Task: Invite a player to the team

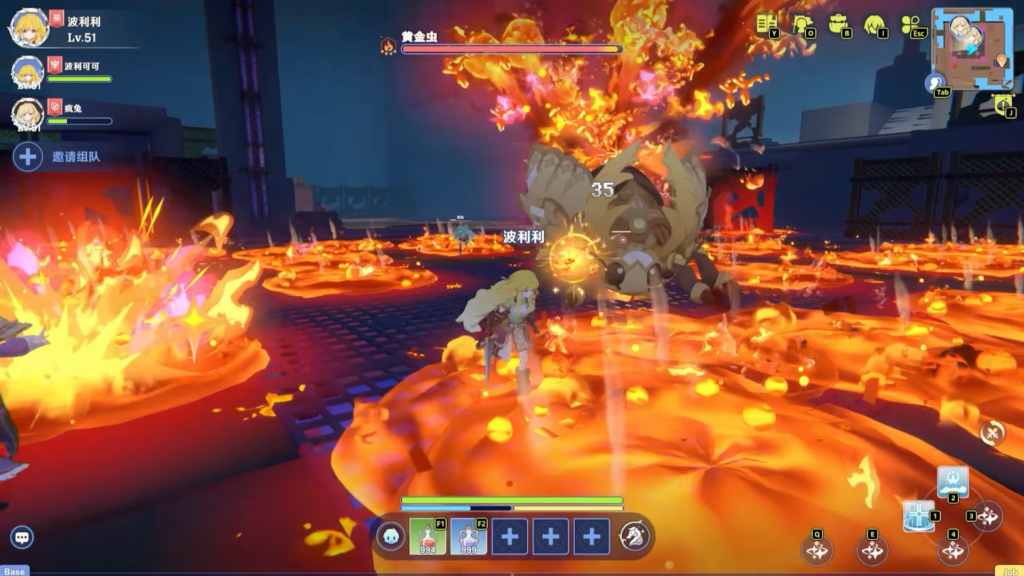Action: pyautogui.click(x=28, y=156)
